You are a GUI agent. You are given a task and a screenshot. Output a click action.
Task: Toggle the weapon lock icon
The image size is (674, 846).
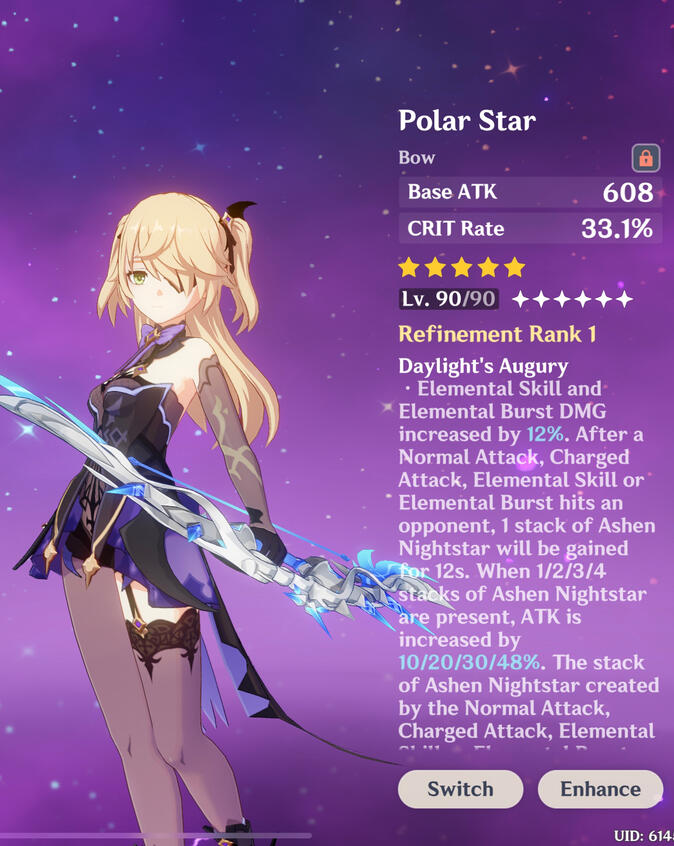click(646, 158)
